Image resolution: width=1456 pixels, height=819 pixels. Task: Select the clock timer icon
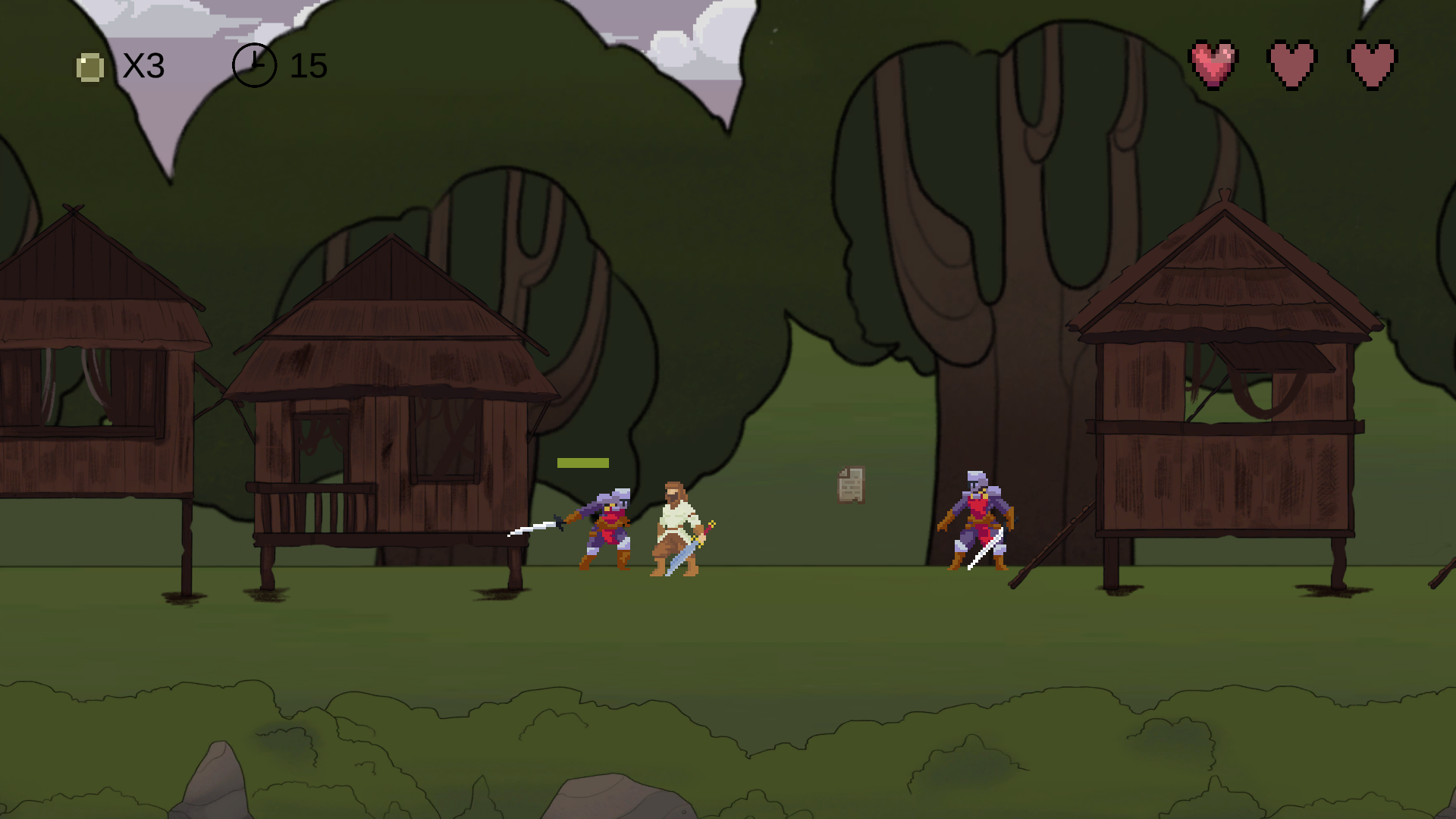(255, 65)
